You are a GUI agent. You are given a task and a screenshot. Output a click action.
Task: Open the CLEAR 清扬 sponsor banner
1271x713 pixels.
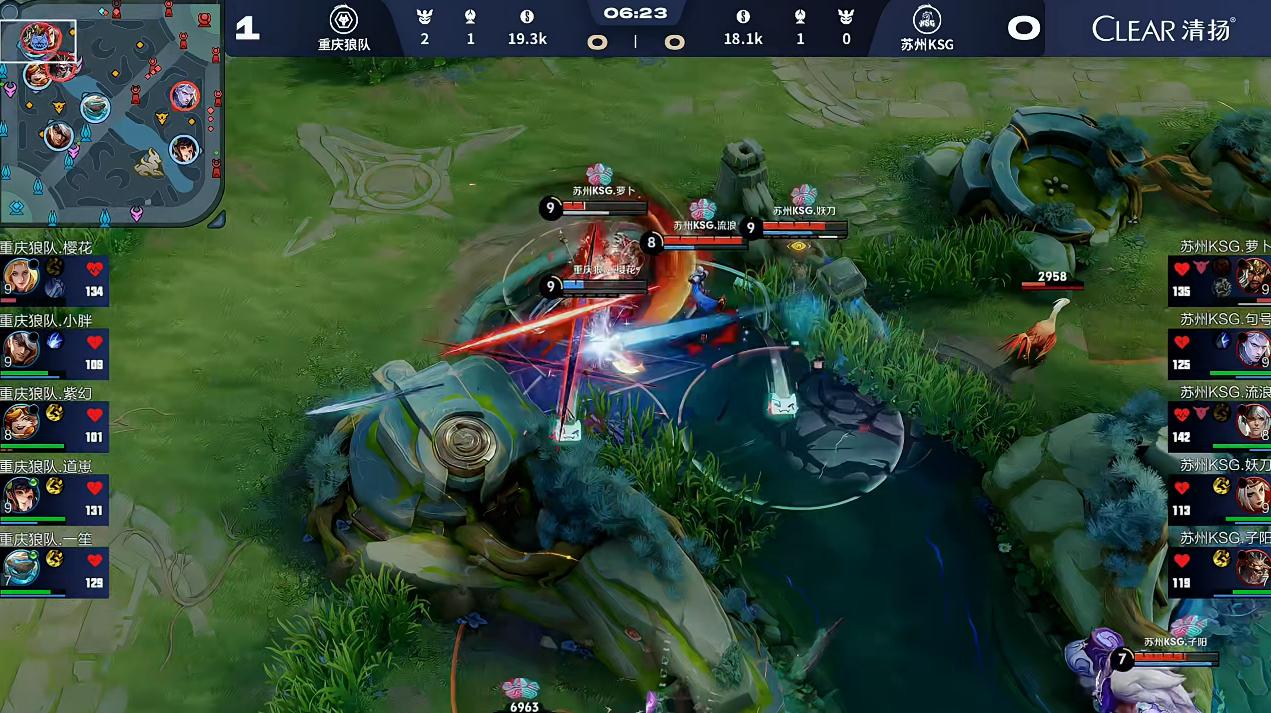pos(1162,28)
